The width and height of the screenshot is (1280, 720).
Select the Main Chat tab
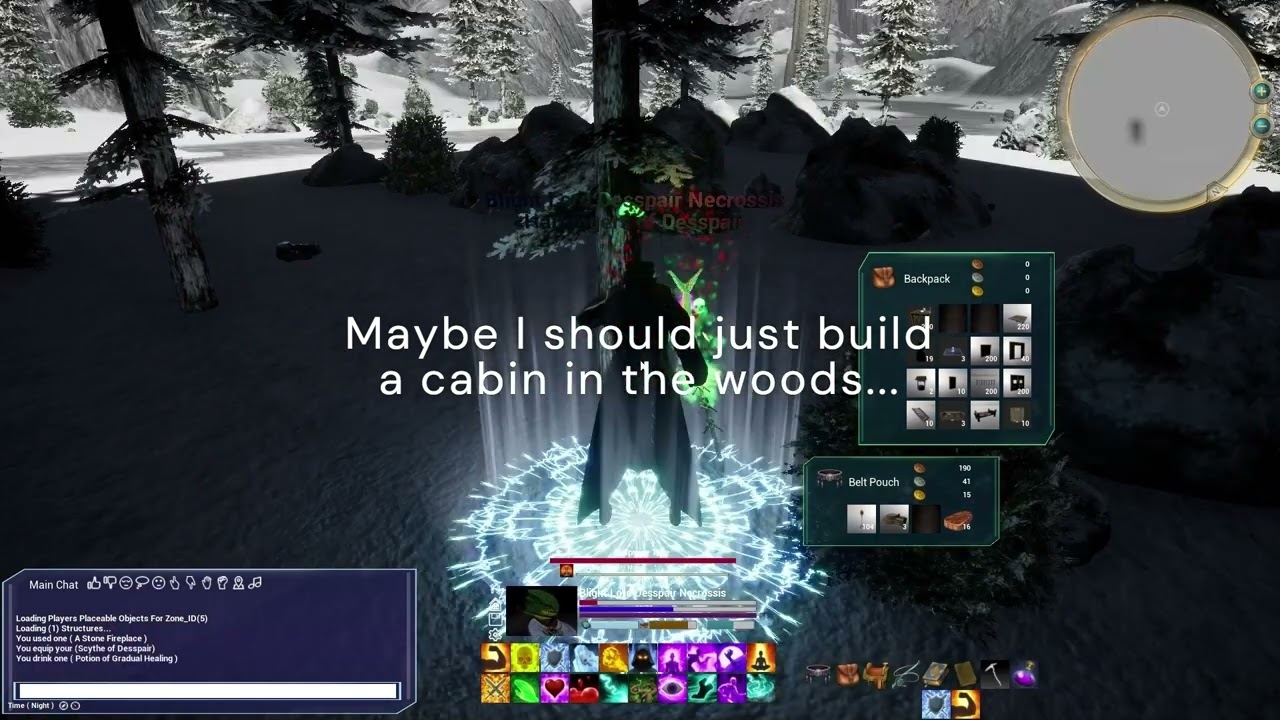pyautogui.click(x=52, y=584)
